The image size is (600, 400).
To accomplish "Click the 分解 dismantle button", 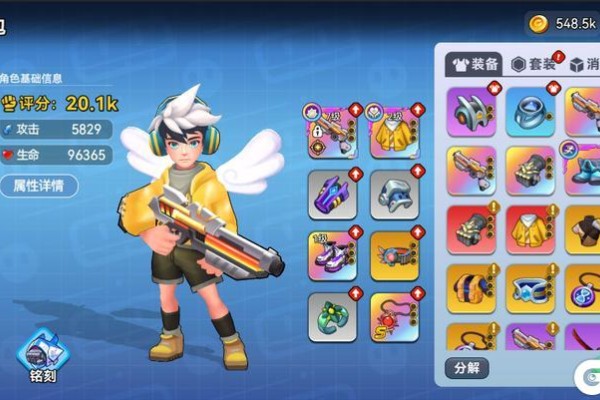I will pyautogui.click(x=467, y=367).
